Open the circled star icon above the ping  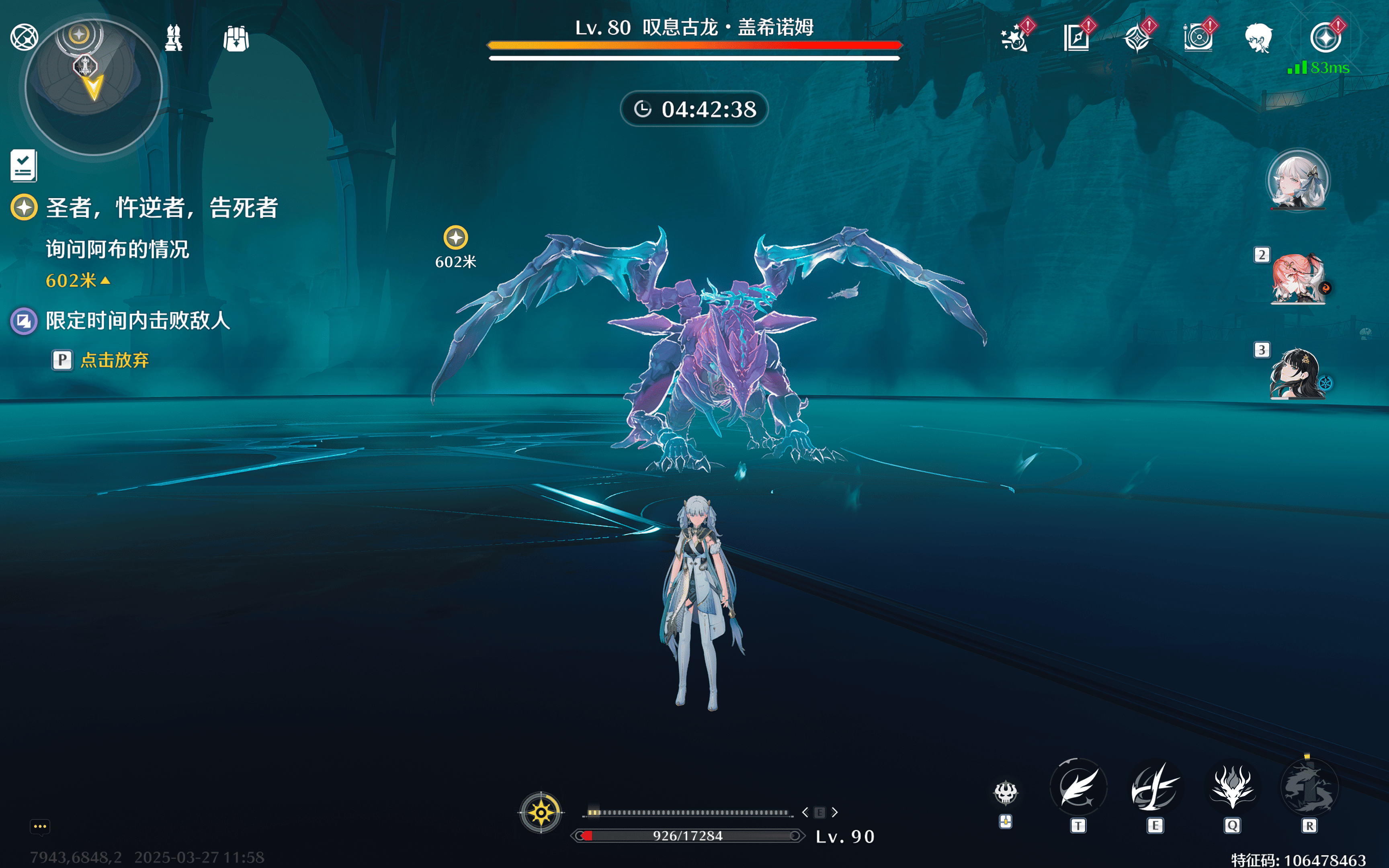1325,38
